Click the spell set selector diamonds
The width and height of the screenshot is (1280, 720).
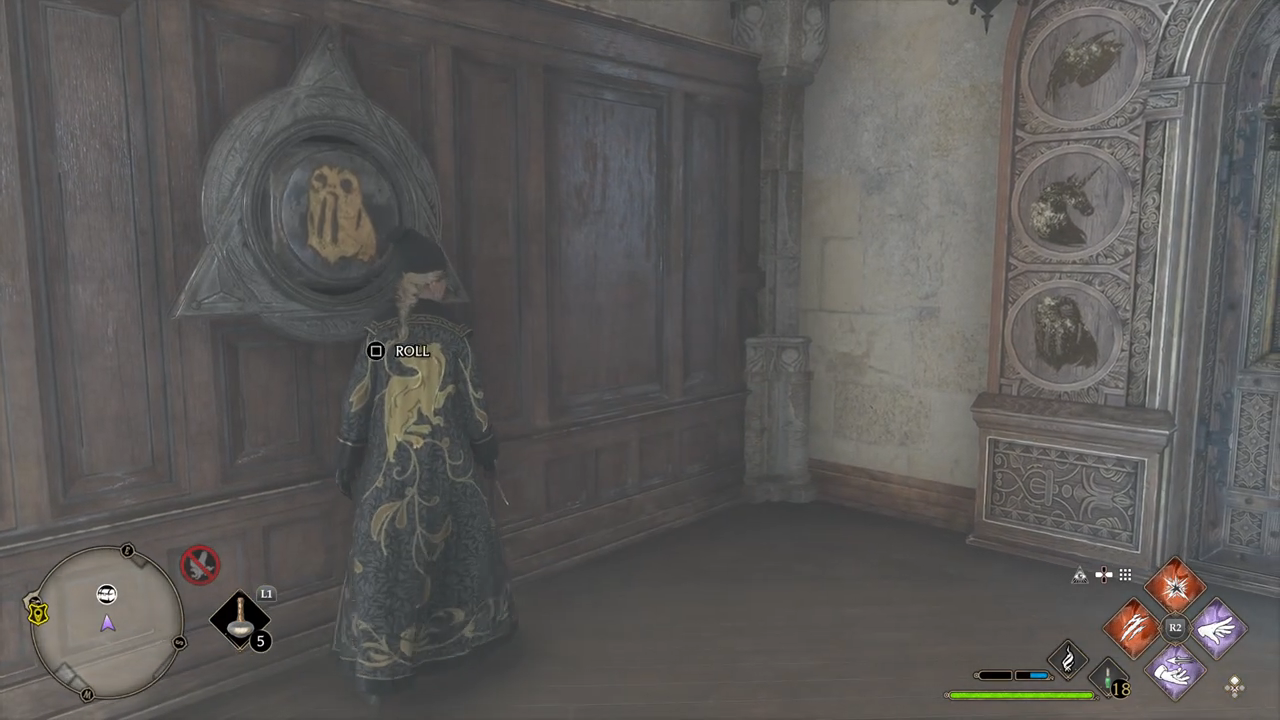click(x=1235, y=686)
